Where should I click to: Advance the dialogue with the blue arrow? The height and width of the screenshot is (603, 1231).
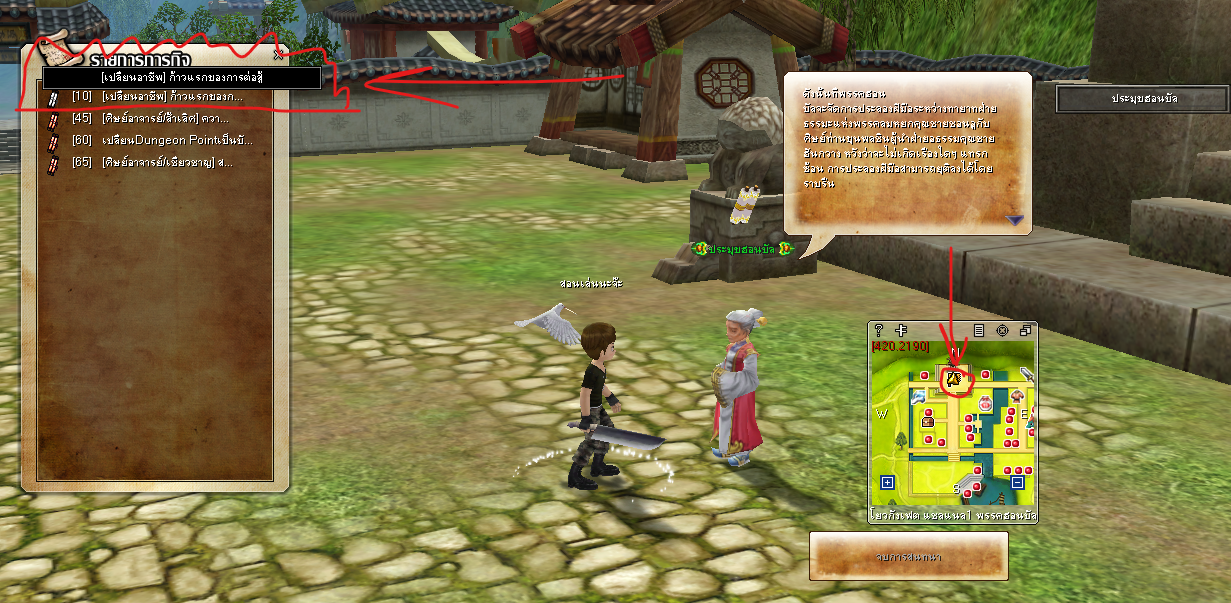(1016, 220)
